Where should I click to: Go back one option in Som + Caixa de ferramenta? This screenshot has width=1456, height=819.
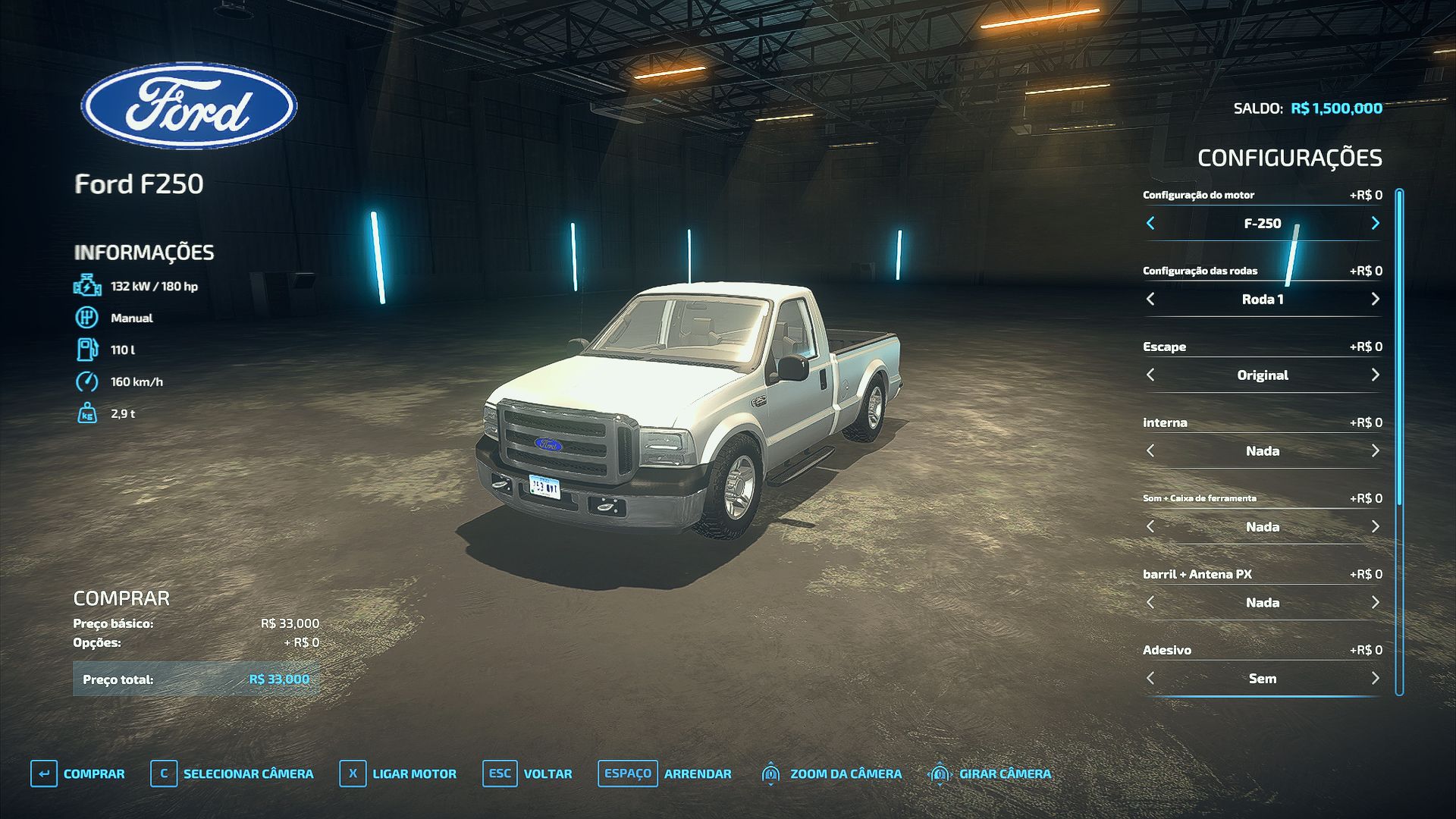click(x=1151, y=526)
